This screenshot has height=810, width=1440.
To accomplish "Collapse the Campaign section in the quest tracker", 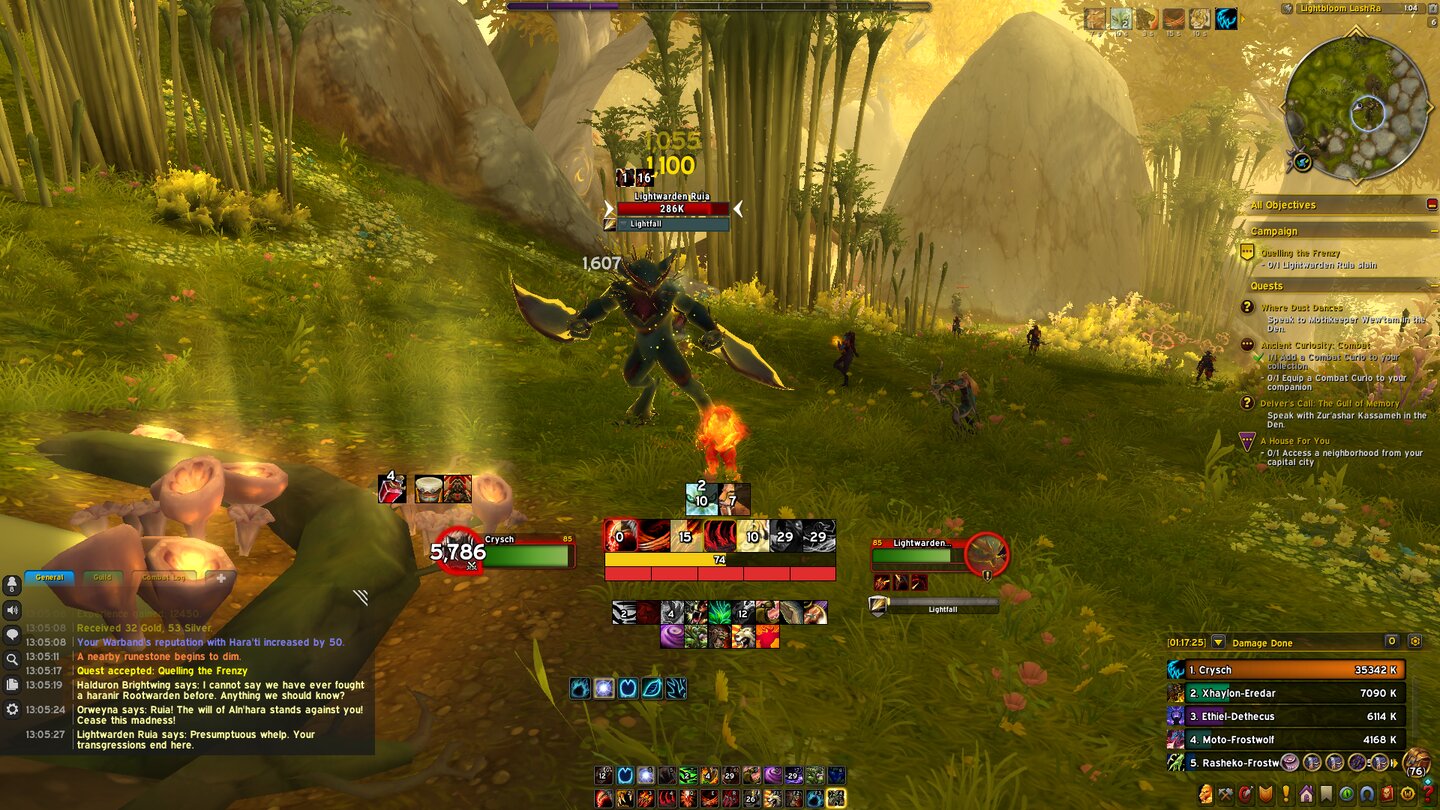I will [x=1435, y=230].
